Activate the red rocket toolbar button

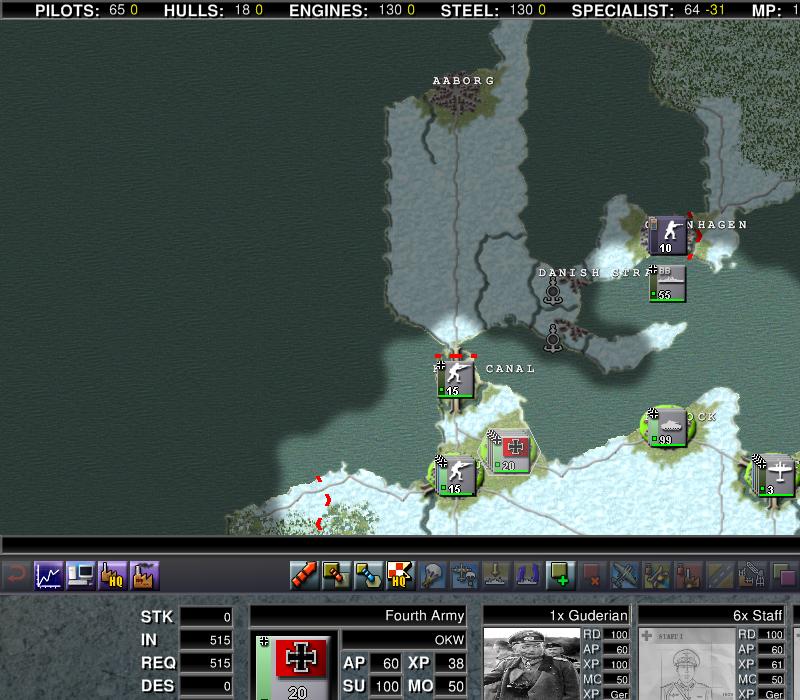(304, 575)
